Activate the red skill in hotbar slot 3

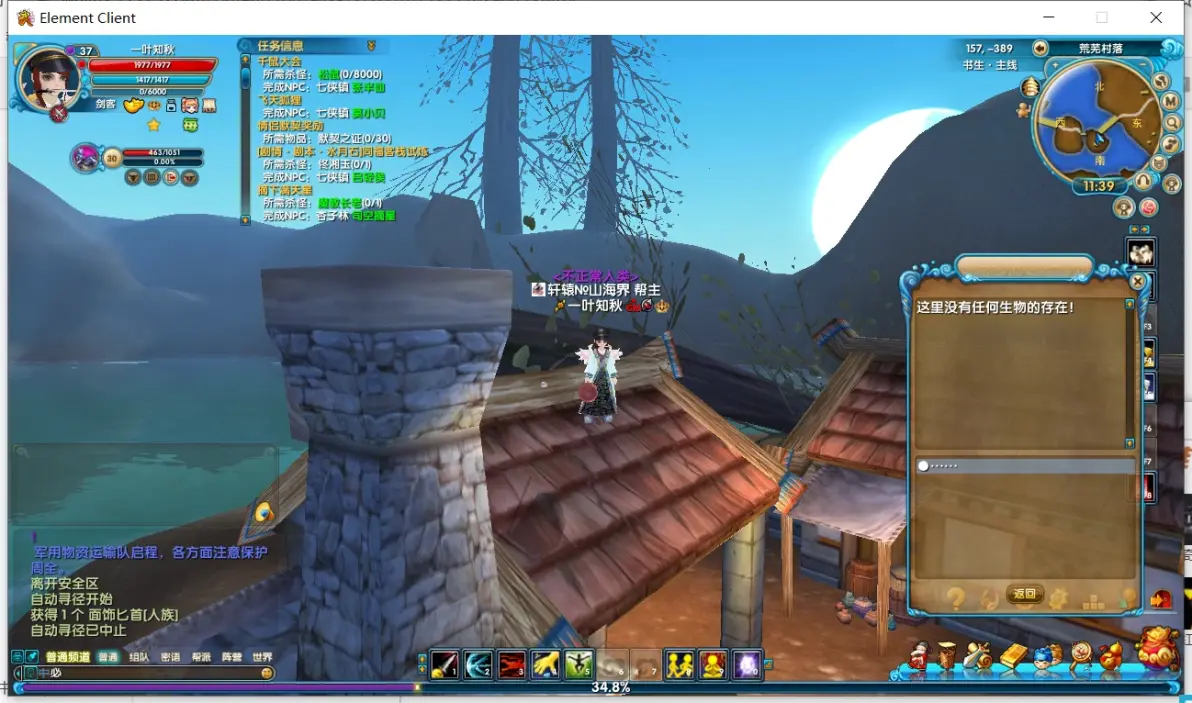pos(512,663)
